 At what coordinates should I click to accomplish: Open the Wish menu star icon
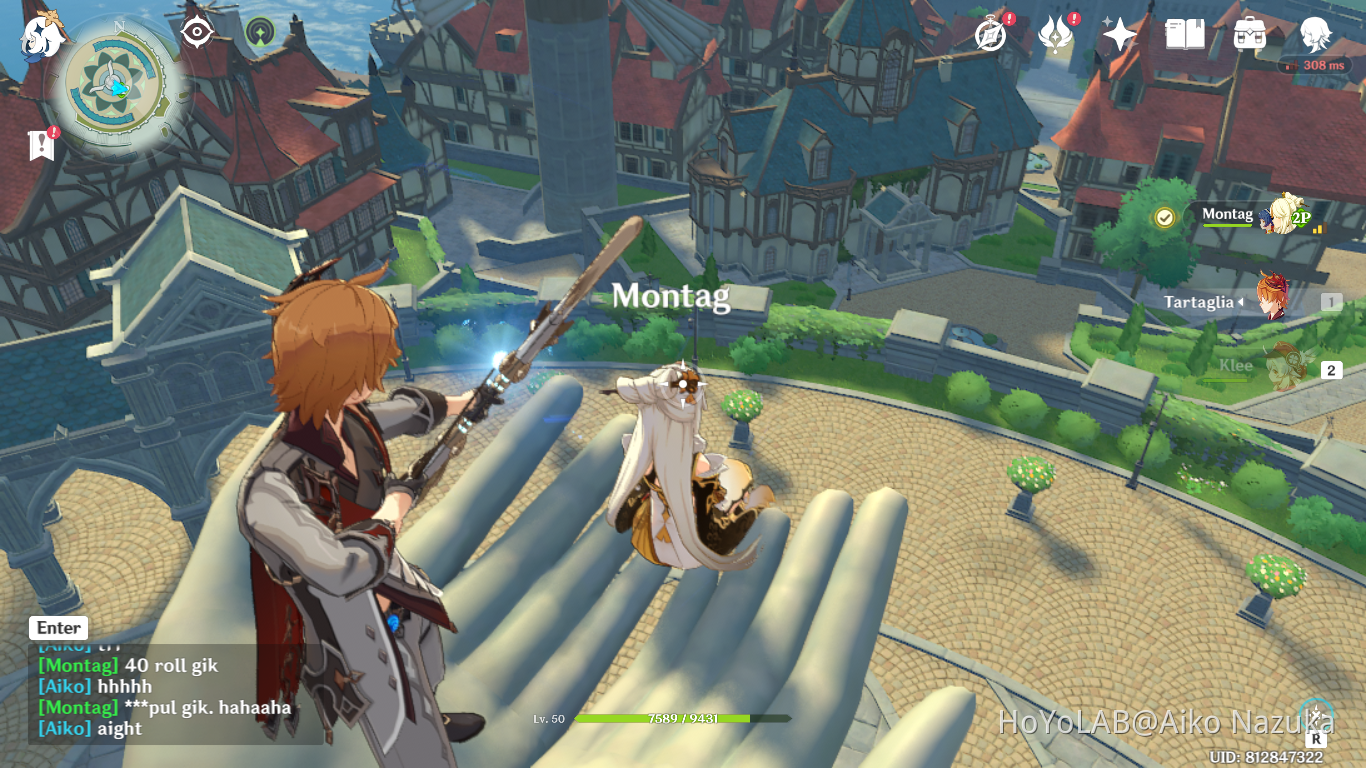point(1119,33)
